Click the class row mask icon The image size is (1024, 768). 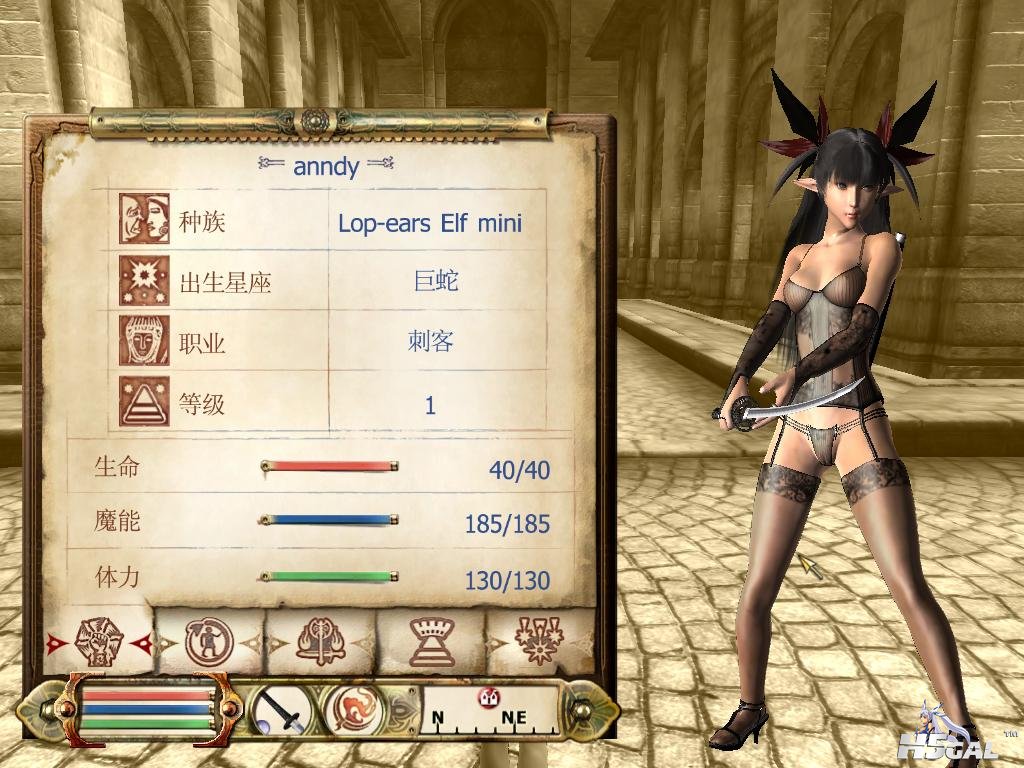pos(144,342)
